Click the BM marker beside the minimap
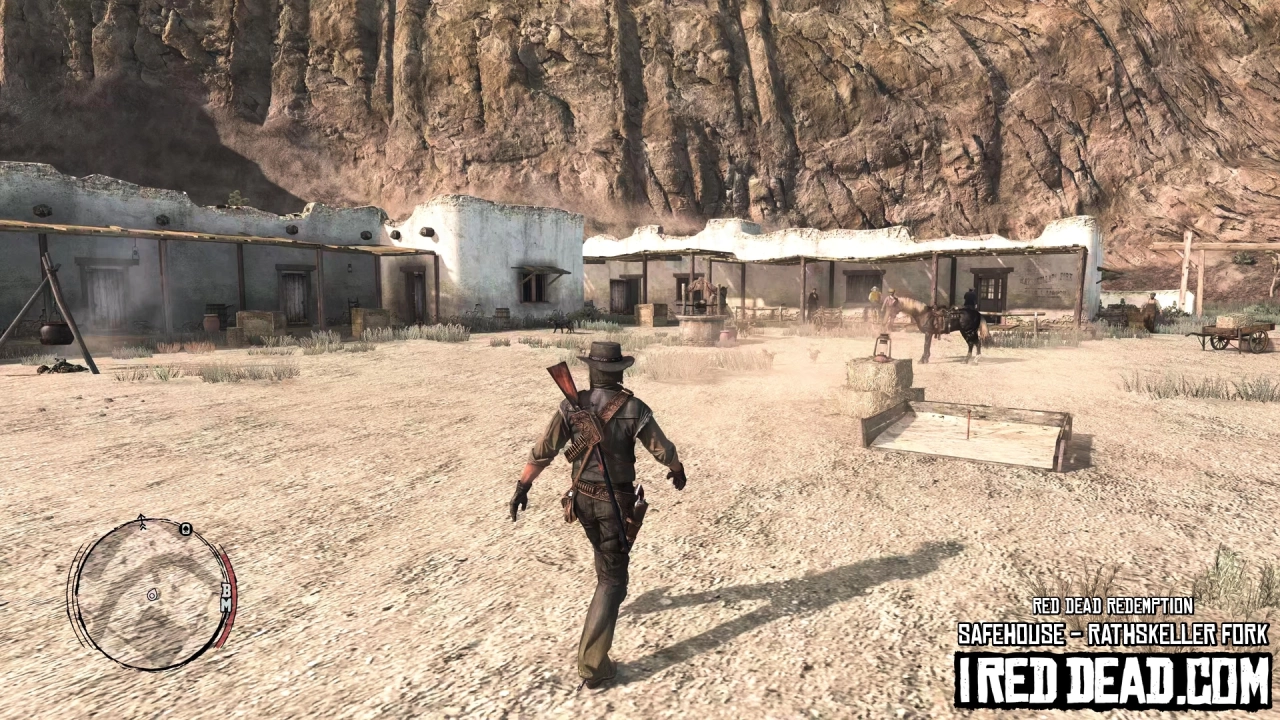The image size is (1280, 720). point(226,597)
